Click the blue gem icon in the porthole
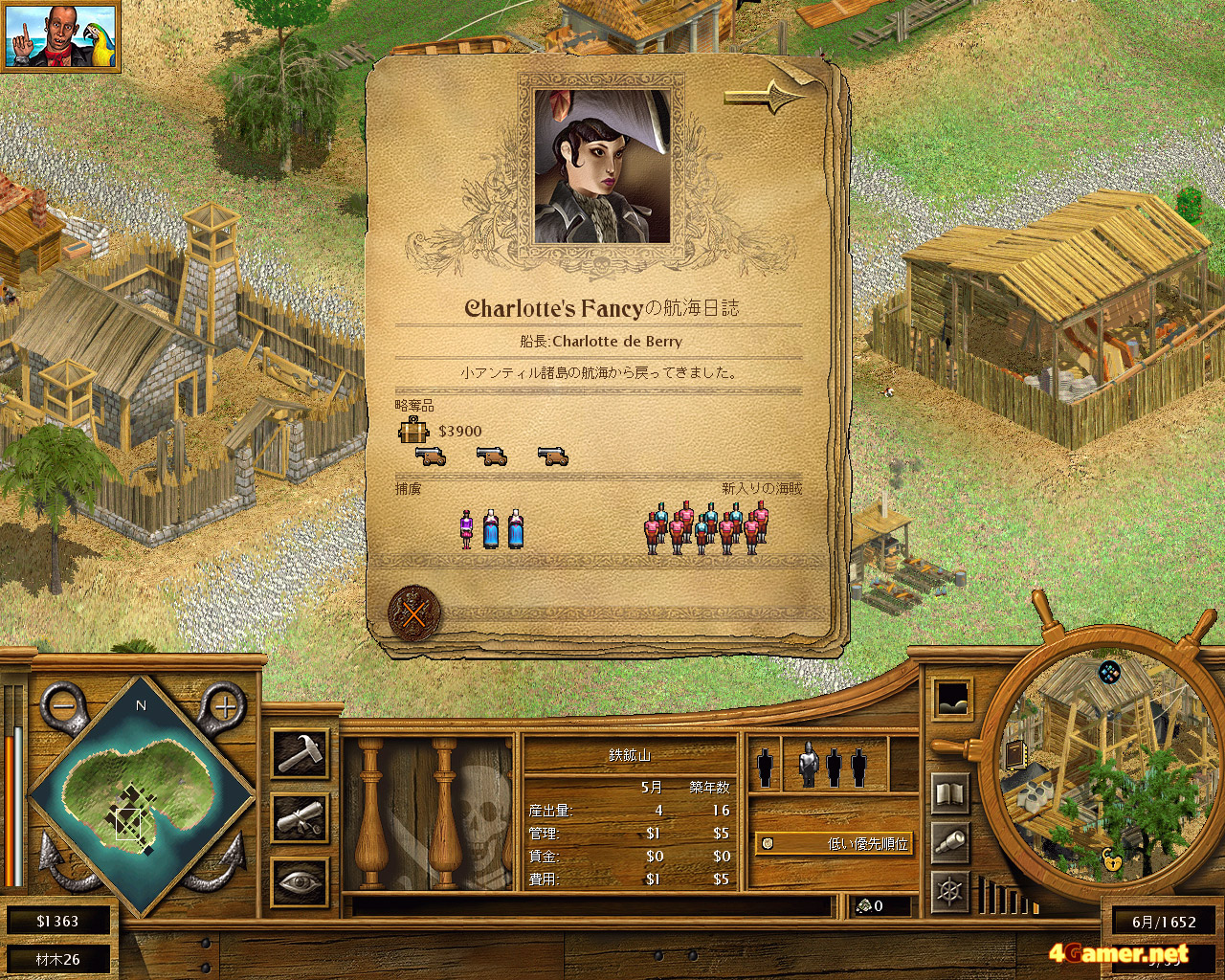The image size is (1225, 980). [x=1109, y=672]
